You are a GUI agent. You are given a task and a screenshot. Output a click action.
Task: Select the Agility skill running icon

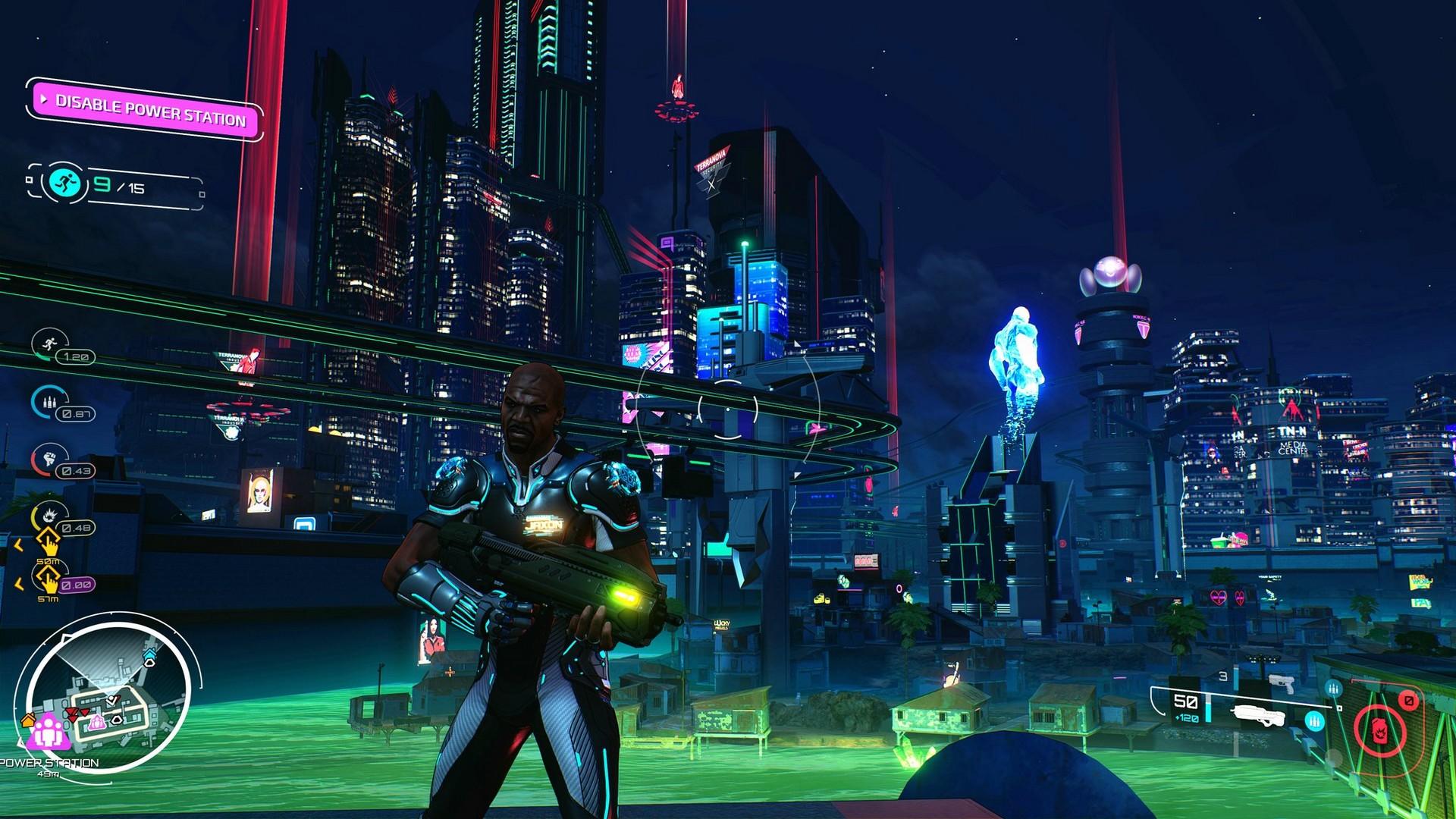pos(49,344)
